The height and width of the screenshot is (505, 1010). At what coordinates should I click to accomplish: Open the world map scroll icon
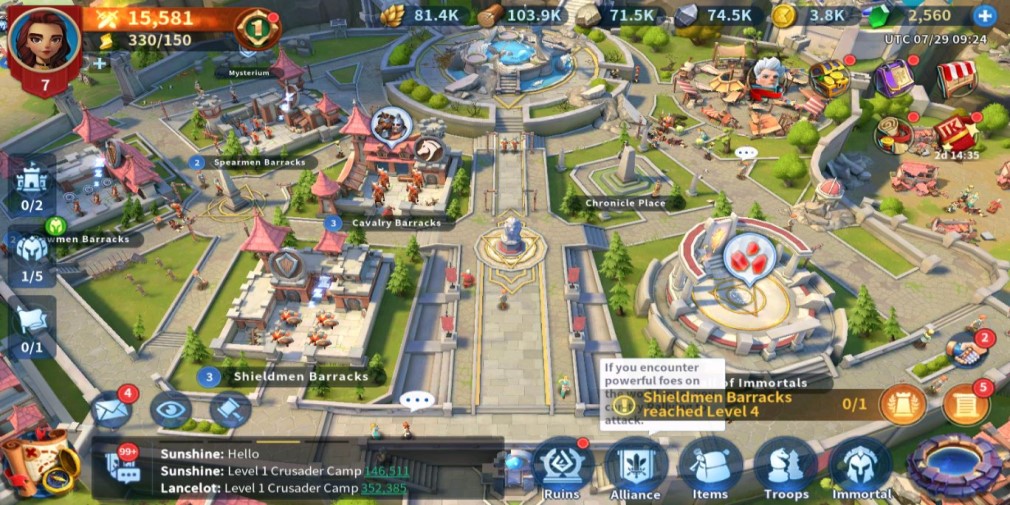[x=38, y=462]
